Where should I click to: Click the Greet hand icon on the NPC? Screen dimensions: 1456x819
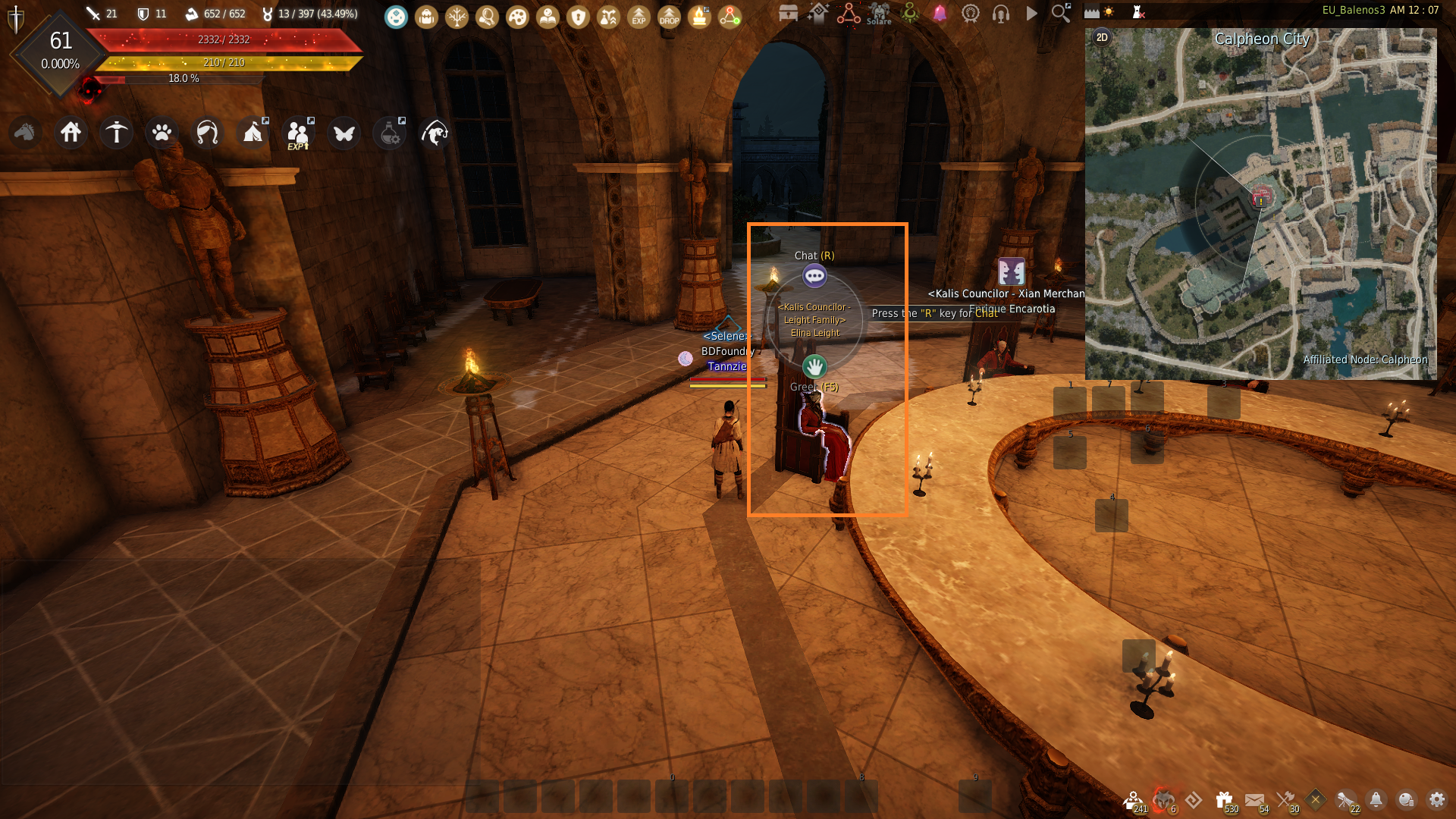(x=814, y=367)
